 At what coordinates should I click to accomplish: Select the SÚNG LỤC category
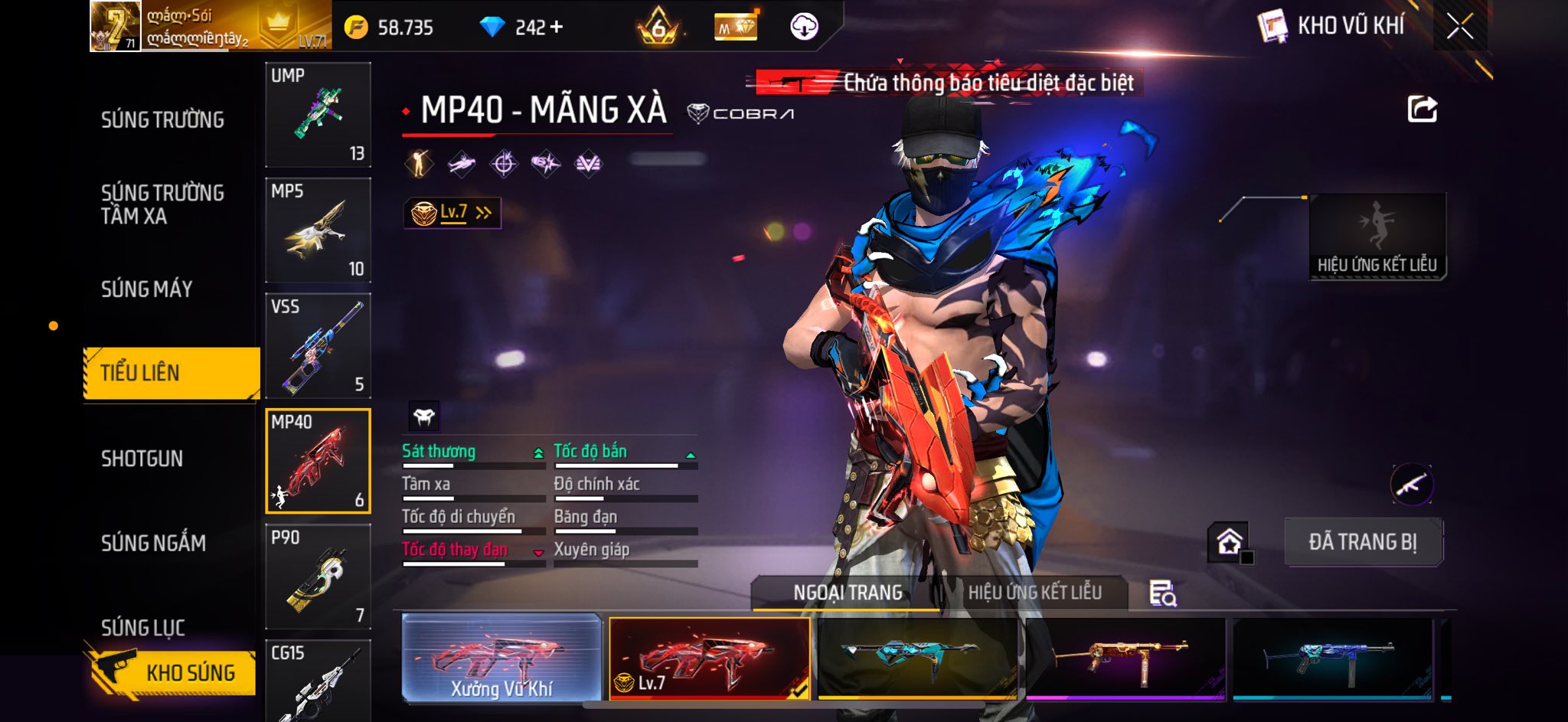pyautogui.click(x=143, y=628)
